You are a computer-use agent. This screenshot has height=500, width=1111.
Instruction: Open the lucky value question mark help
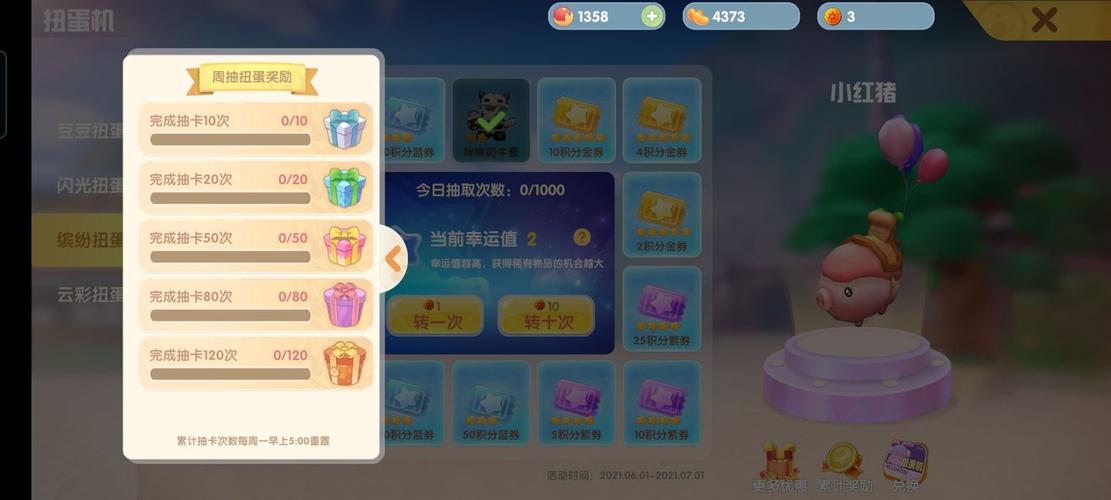pos(582,238)
